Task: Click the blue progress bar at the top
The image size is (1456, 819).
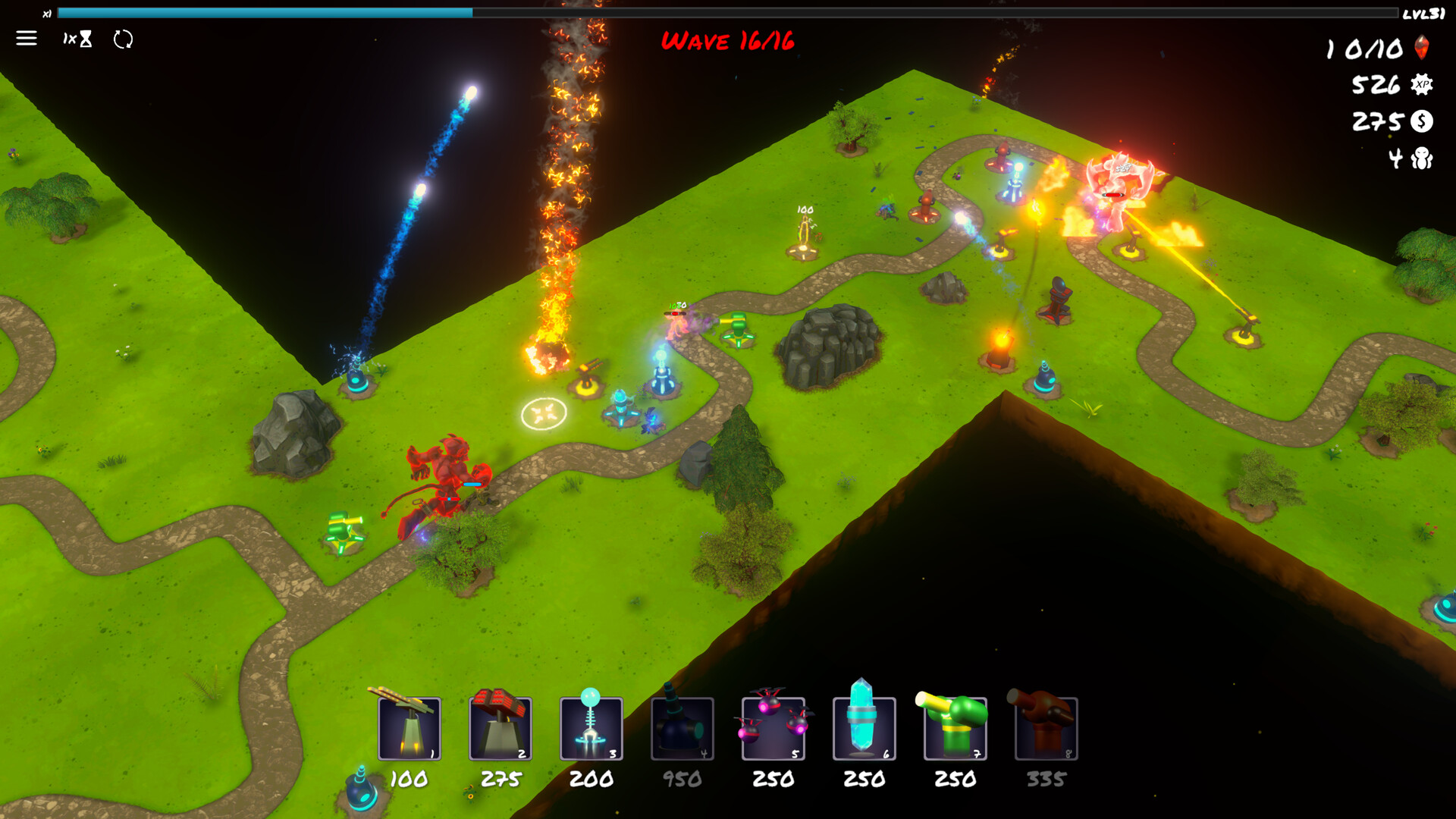Action: point(265,12)
